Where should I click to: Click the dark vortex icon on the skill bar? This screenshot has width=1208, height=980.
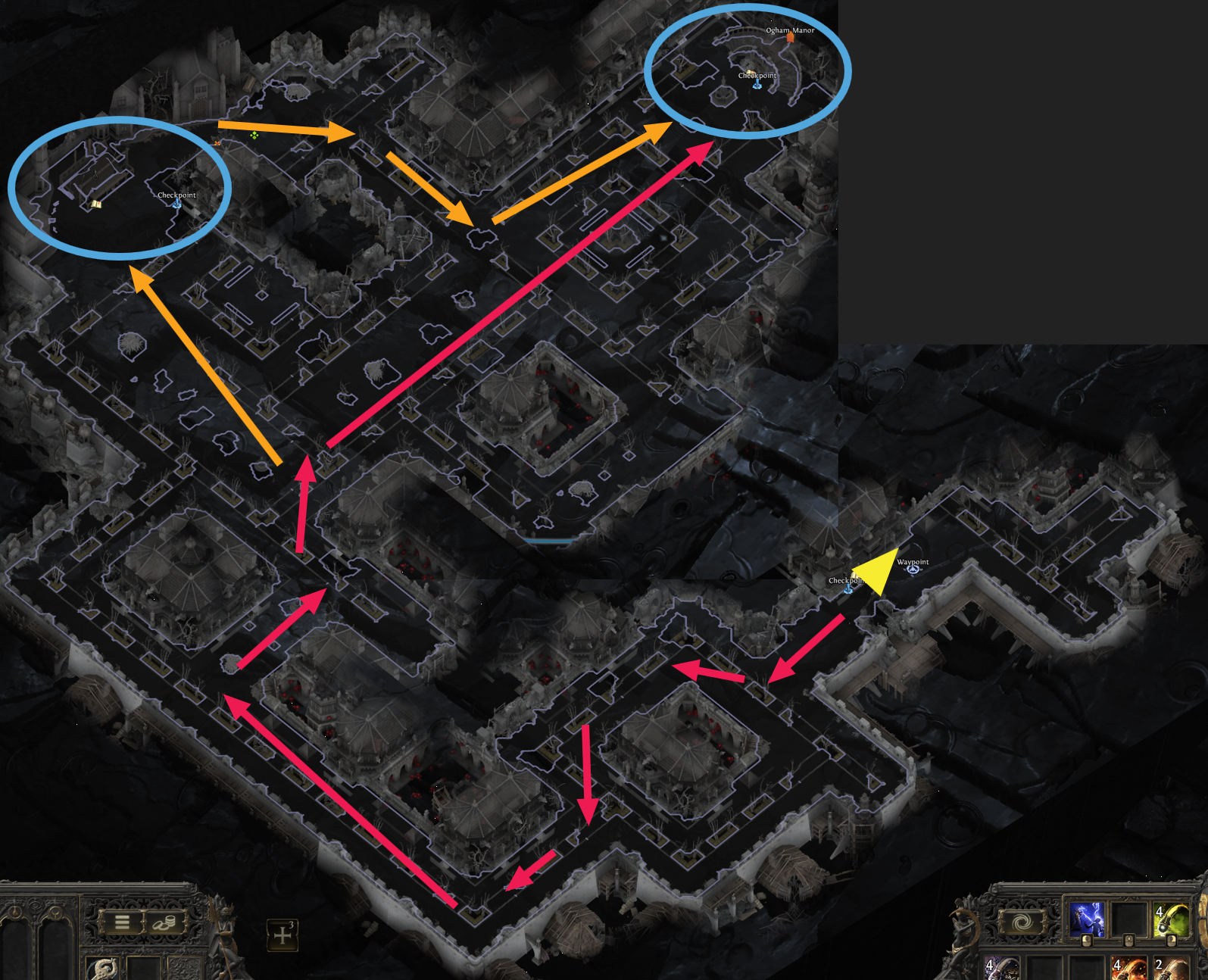tap(1022, 922)
